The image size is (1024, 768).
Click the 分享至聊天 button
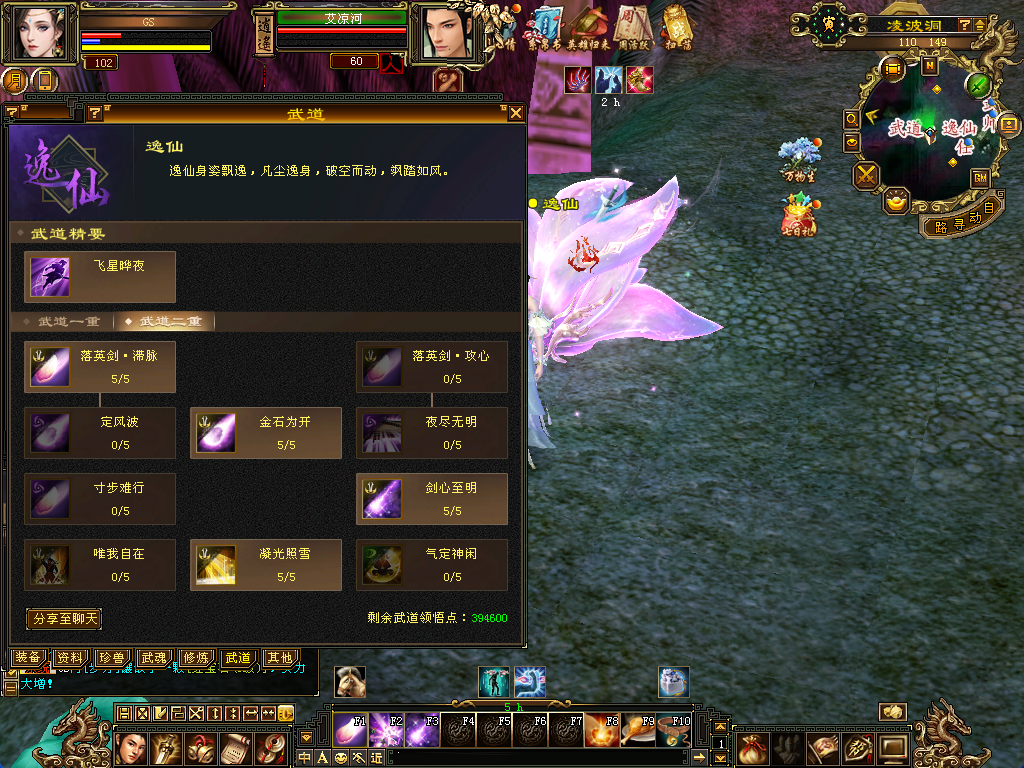tap(65, 619)
